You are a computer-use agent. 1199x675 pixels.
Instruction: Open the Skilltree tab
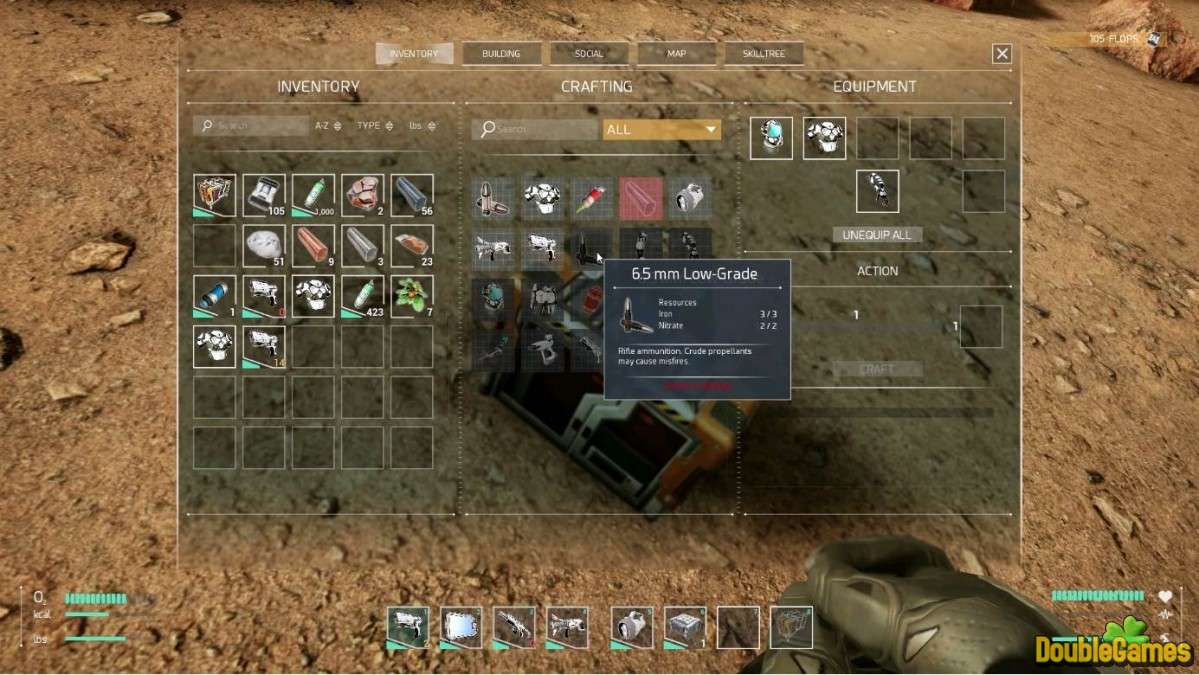click(764, 54)
